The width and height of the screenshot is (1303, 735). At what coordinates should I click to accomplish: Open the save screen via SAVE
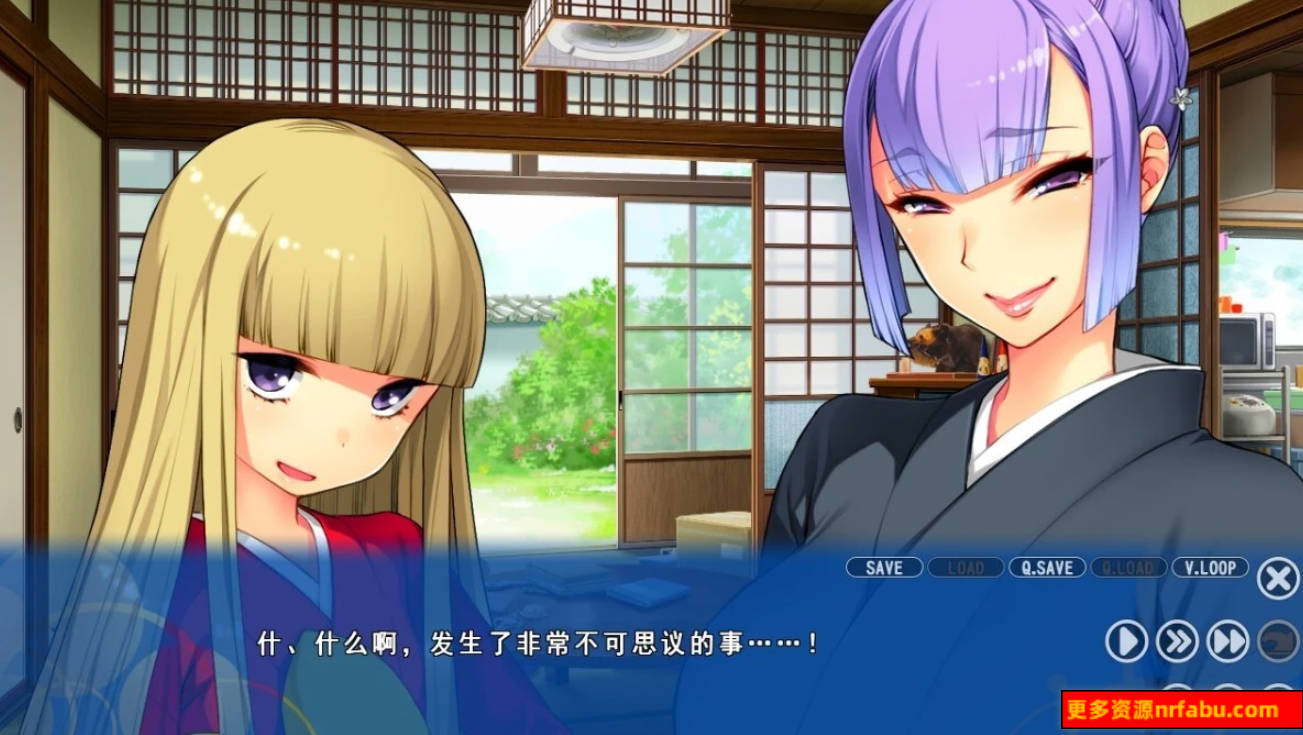pyautogui.click(x=884, y=567)
